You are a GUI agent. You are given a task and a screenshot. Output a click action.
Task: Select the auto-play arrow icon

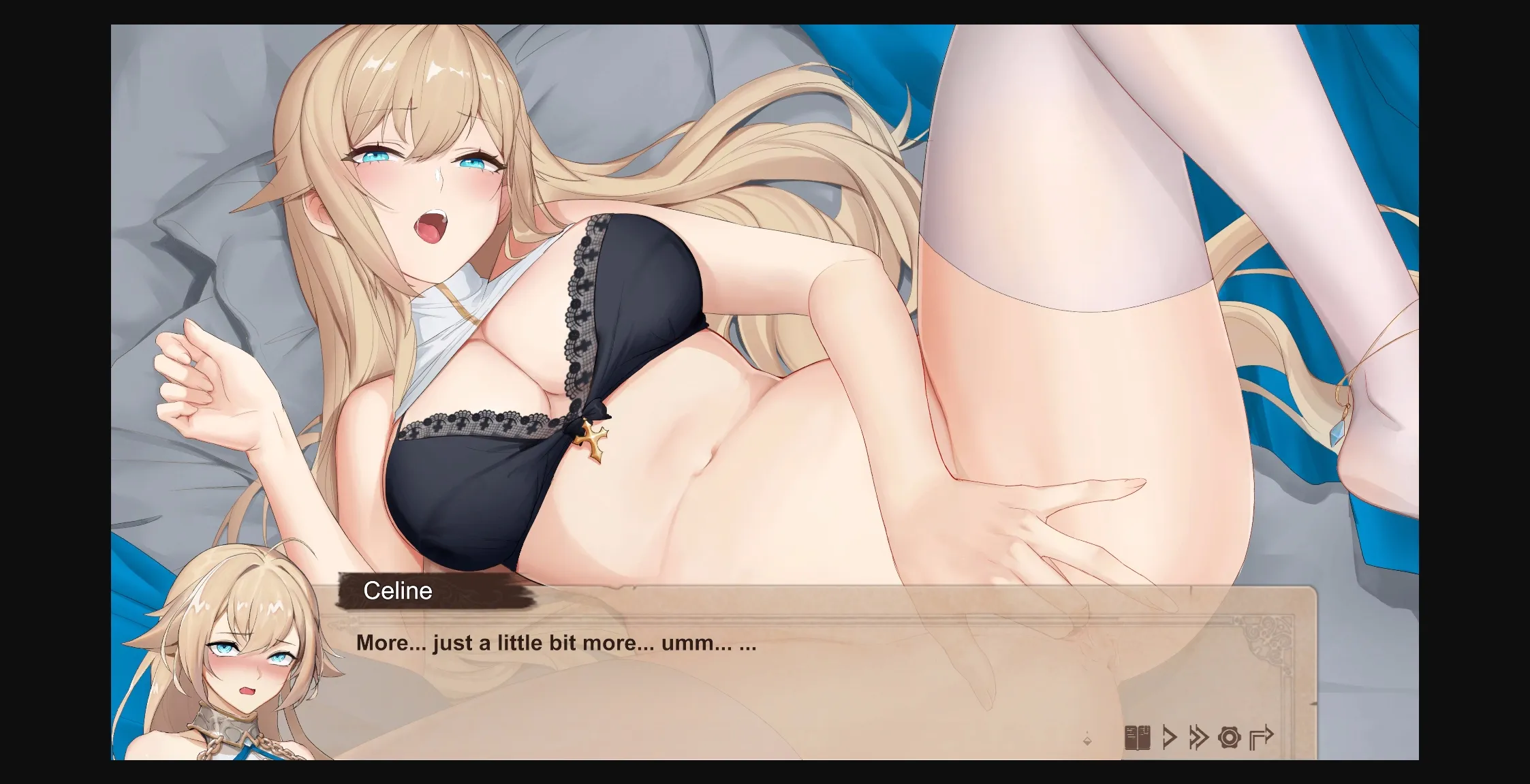pos(1169,738)
